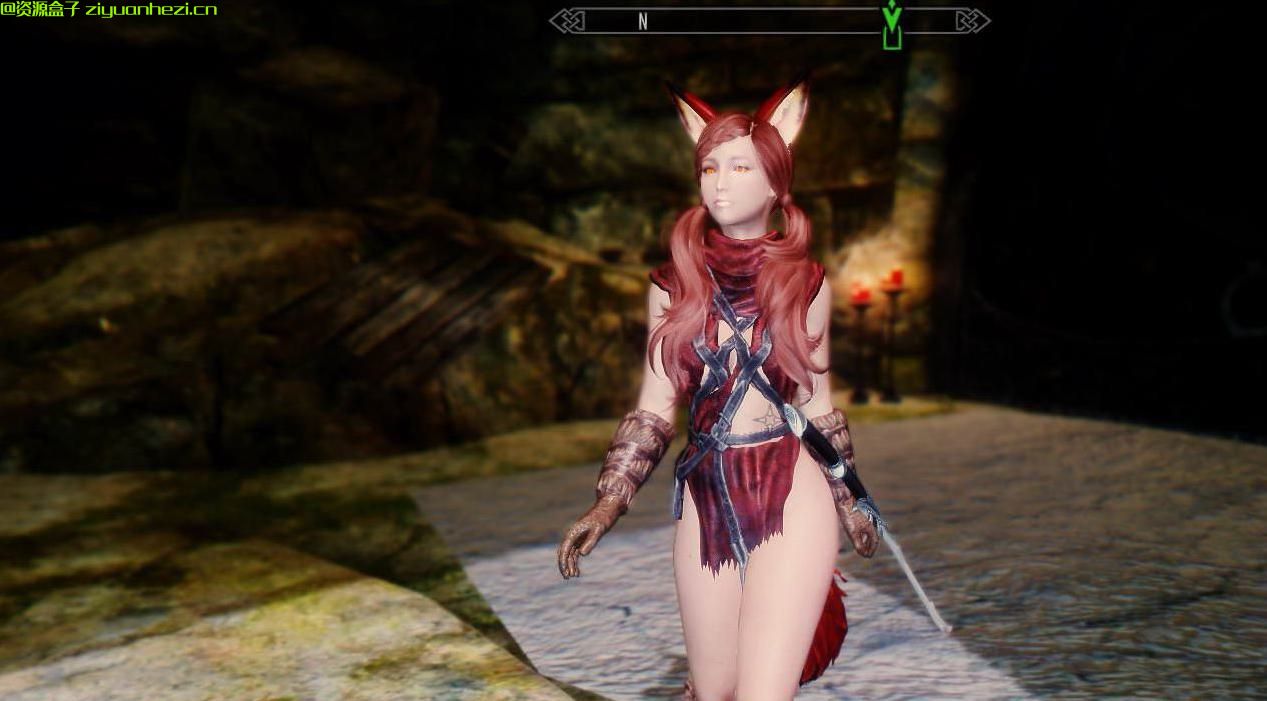The height and width of the screenshot is (701, 1267).
Task: Select the N north indicator on the compass
Action: click(x=643, y=21)
